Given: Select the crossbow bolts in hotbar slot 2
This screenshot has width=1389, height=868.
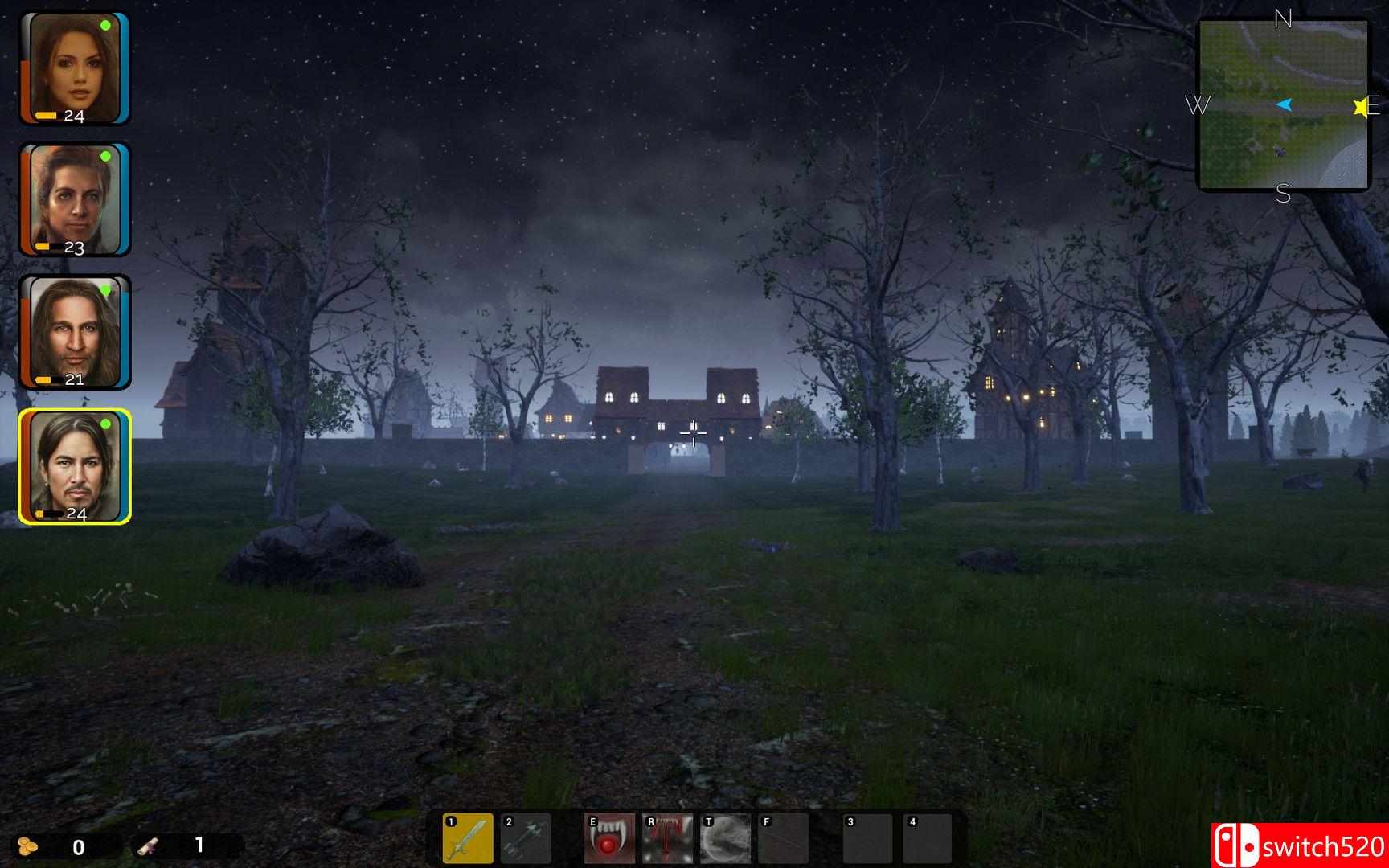Looking at the screenshot, I should click(527, 838).
